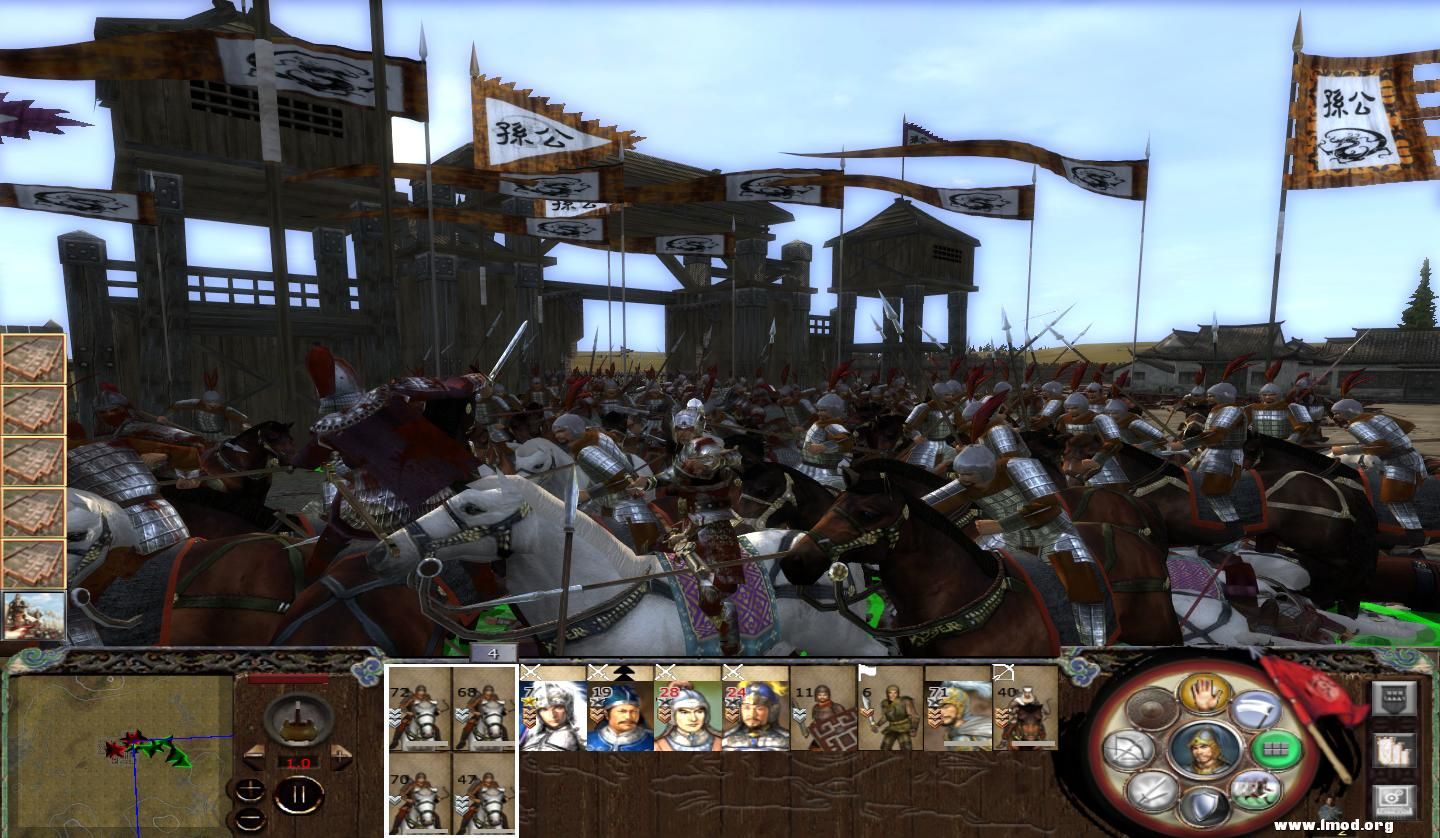Select the white-haired general unit card

[552, 708]
